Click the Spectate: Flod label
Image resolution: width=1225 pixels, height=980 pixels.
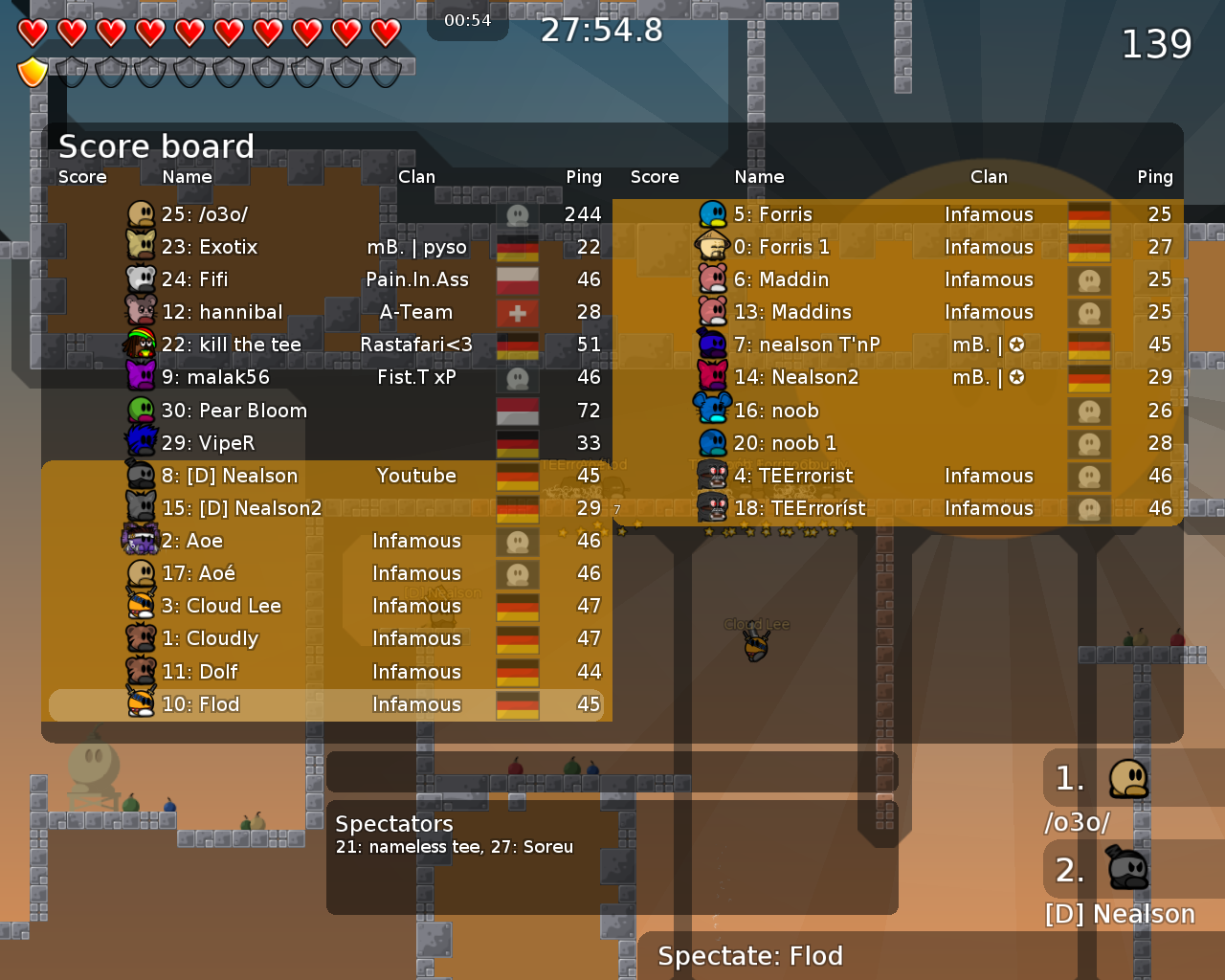747,956
